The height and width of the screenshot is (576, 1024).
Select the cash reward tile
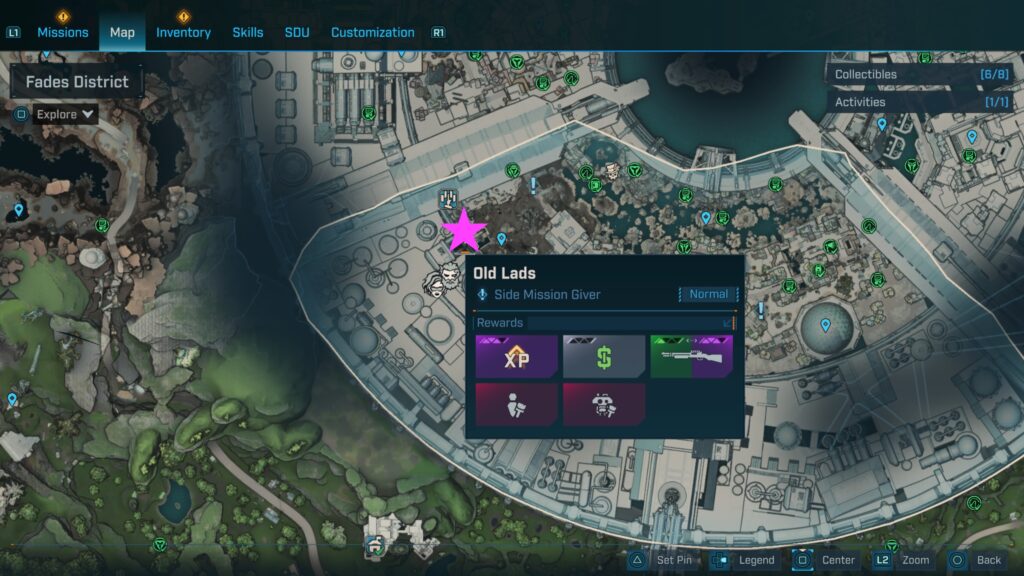[604, 357]
